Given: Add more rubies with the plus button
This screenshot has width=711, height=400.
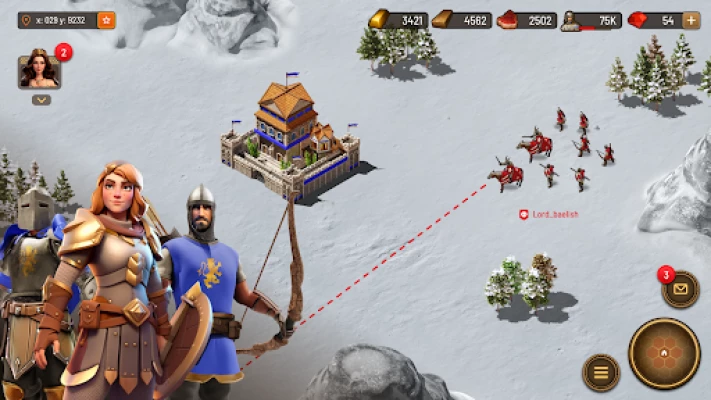Looking at the screenshot, I should 691,20.
